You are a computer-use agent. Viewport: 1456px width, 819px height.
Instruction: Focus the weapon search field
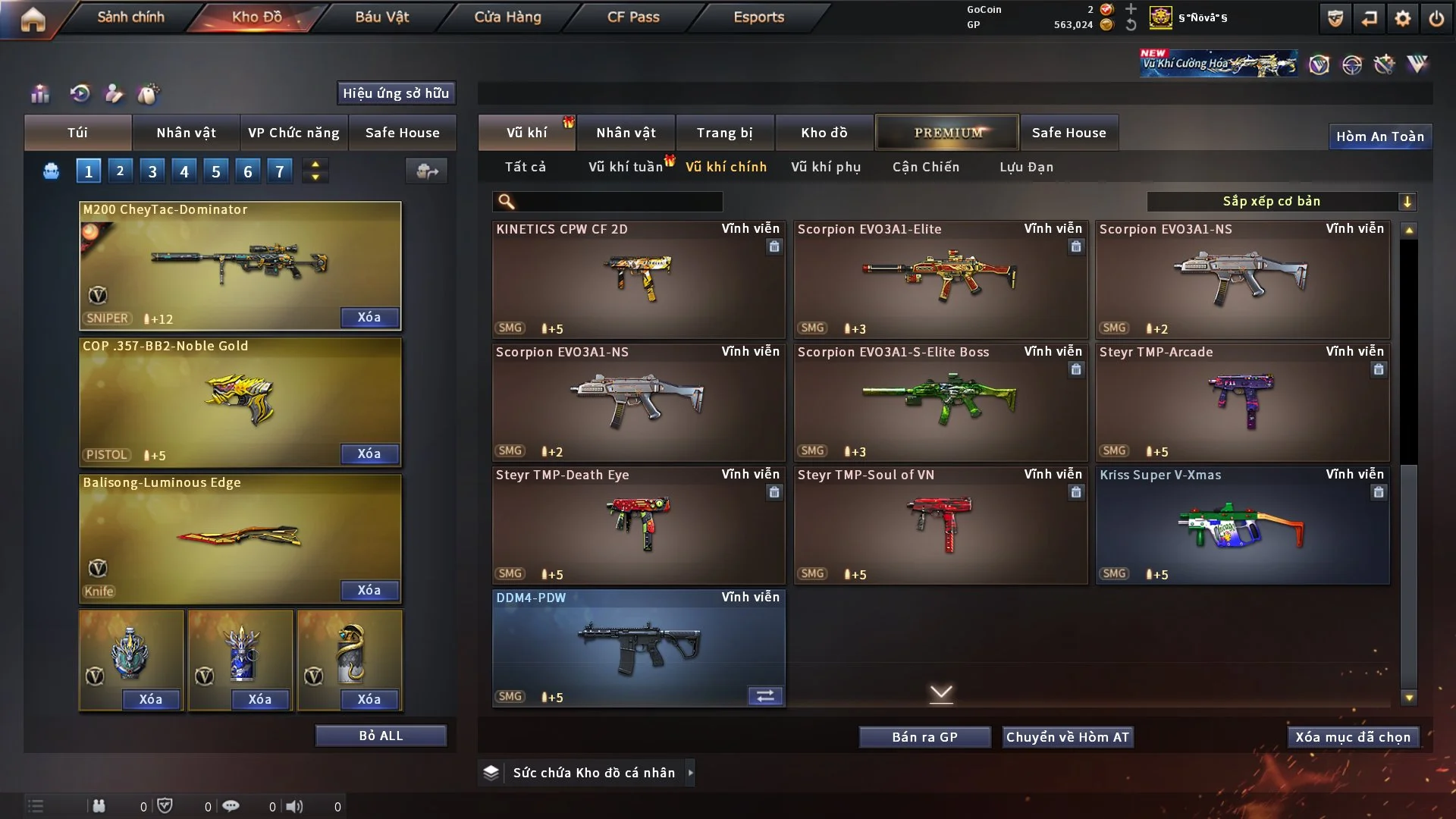tap(618, 202)
